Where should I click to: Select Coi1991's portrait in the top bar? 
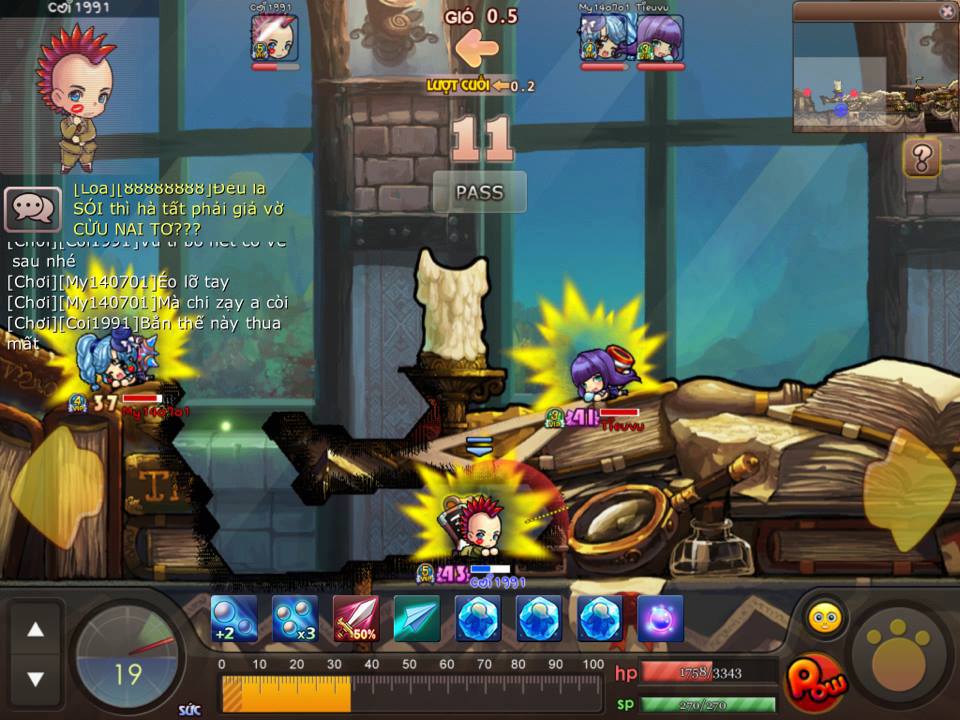coord(274,40)
